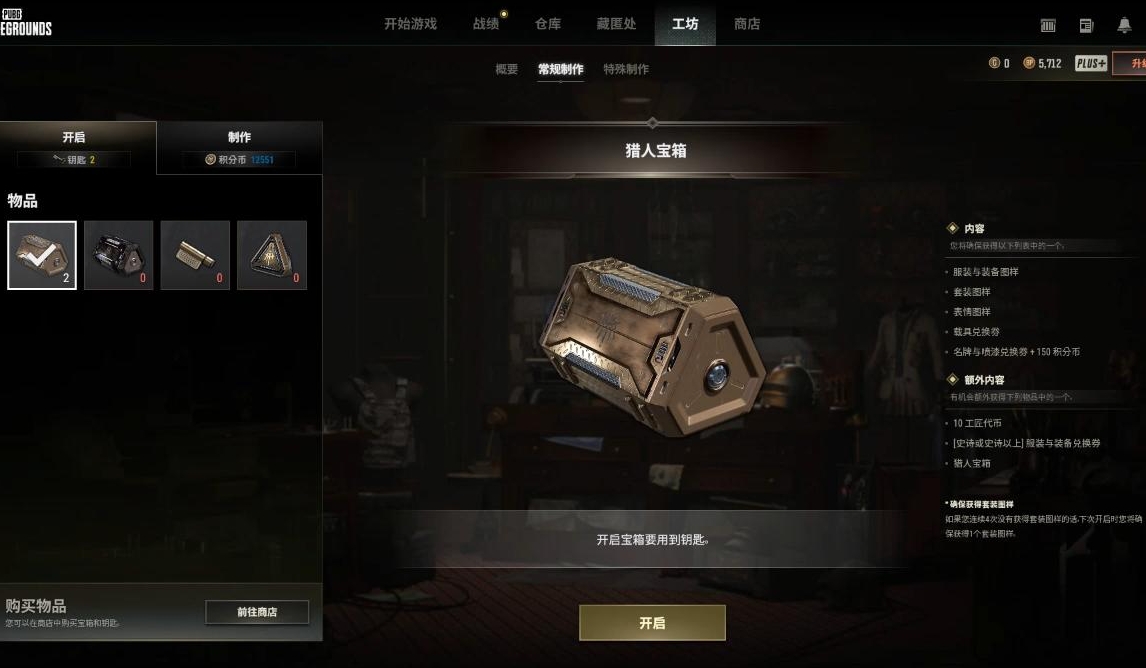
Task: Select the brass key item slot
Action: click(195, 255)
